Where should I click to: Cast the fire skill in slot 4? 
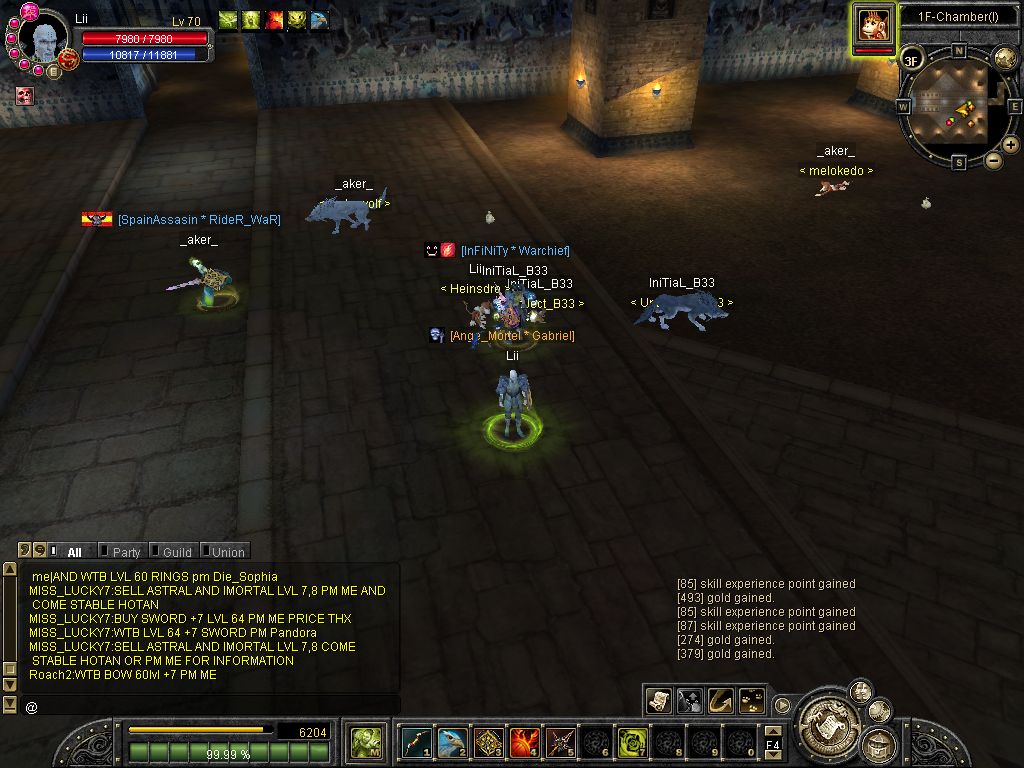[524, 742]
